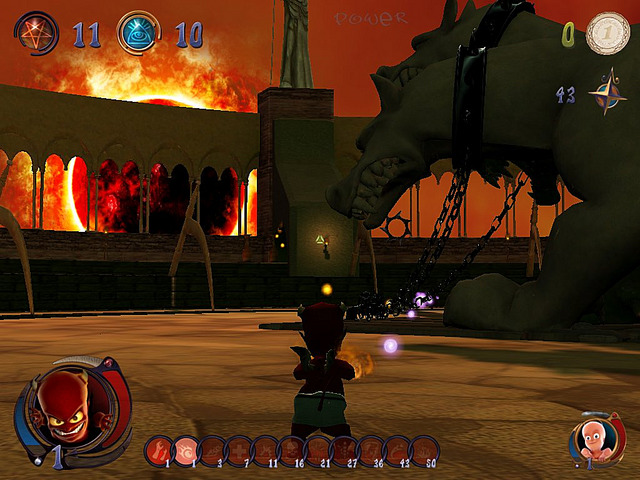
Task: Select the spell slot labeled 21
Action: 318,450
